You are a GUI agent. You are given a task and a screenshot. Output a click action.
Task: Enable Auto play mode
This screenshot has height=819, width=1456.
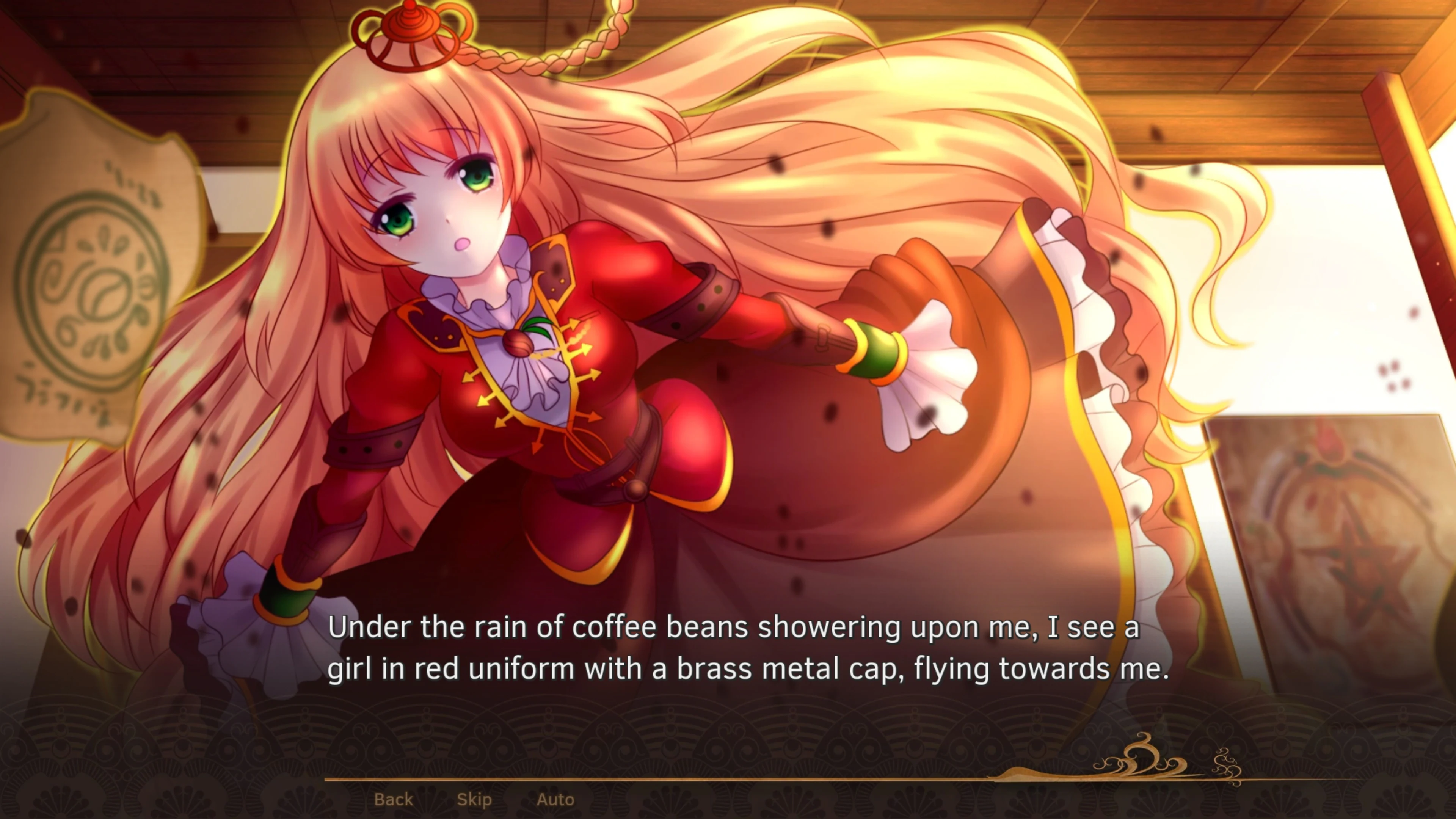557,799
